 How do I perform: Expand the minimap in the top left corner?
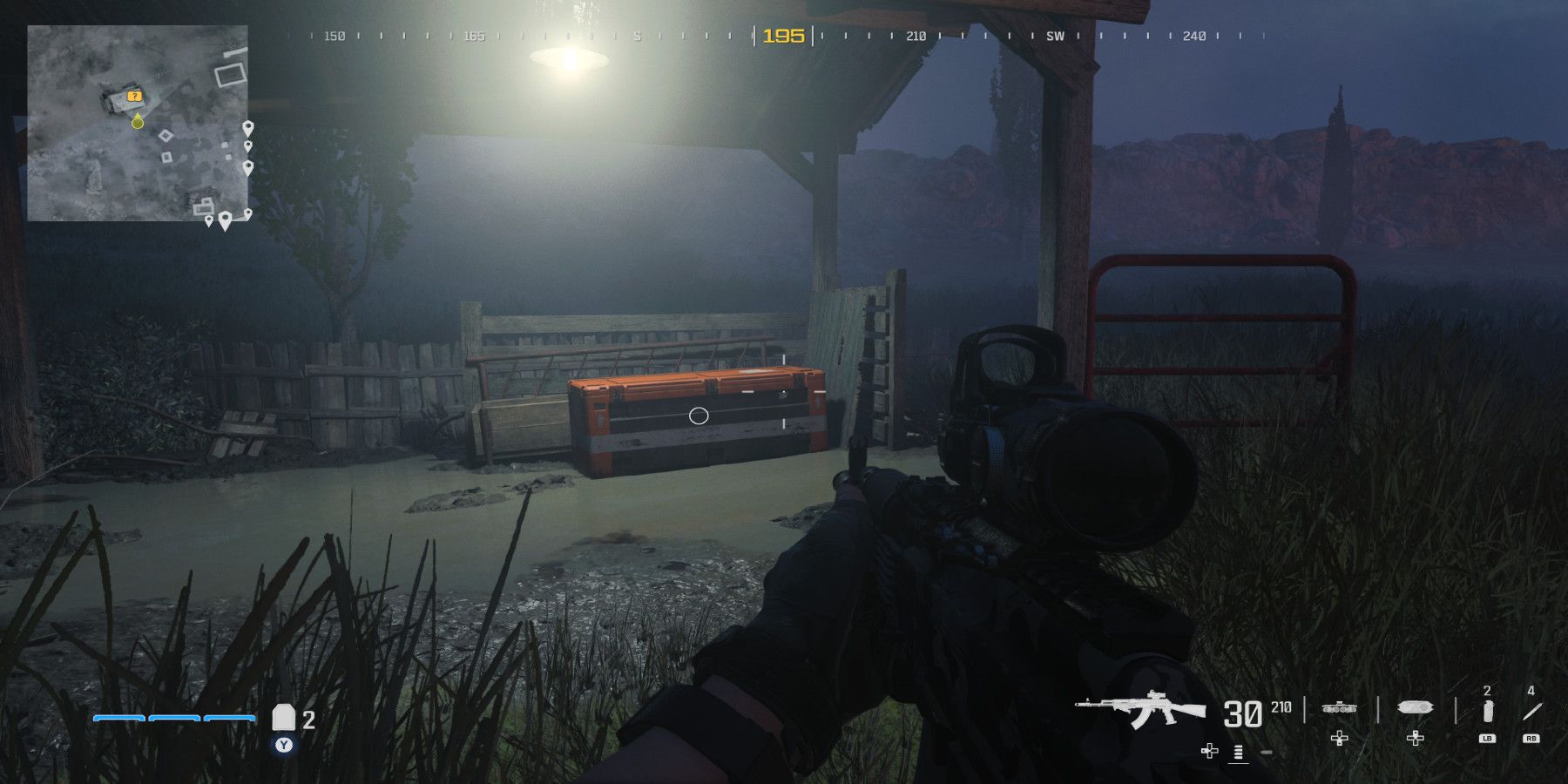139,122
